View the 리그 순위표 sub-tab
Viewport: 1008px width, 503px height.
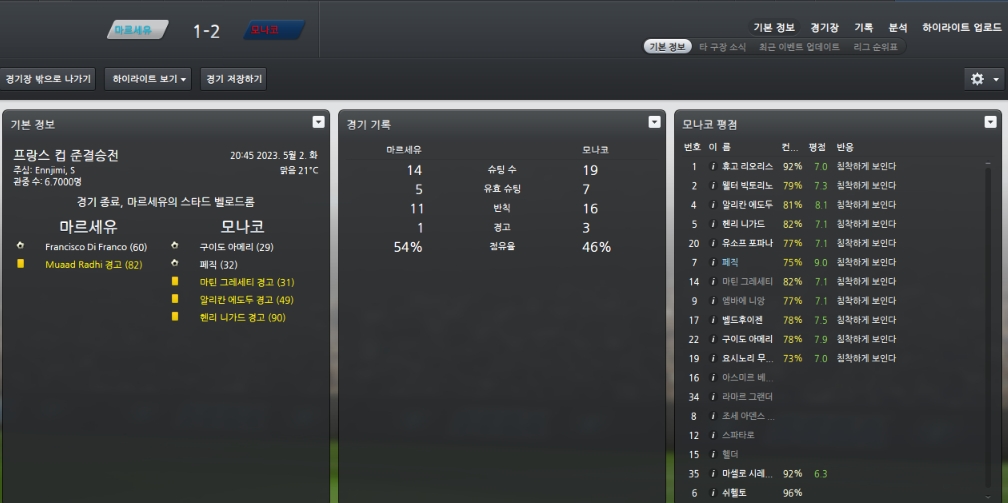pos(875,47)
